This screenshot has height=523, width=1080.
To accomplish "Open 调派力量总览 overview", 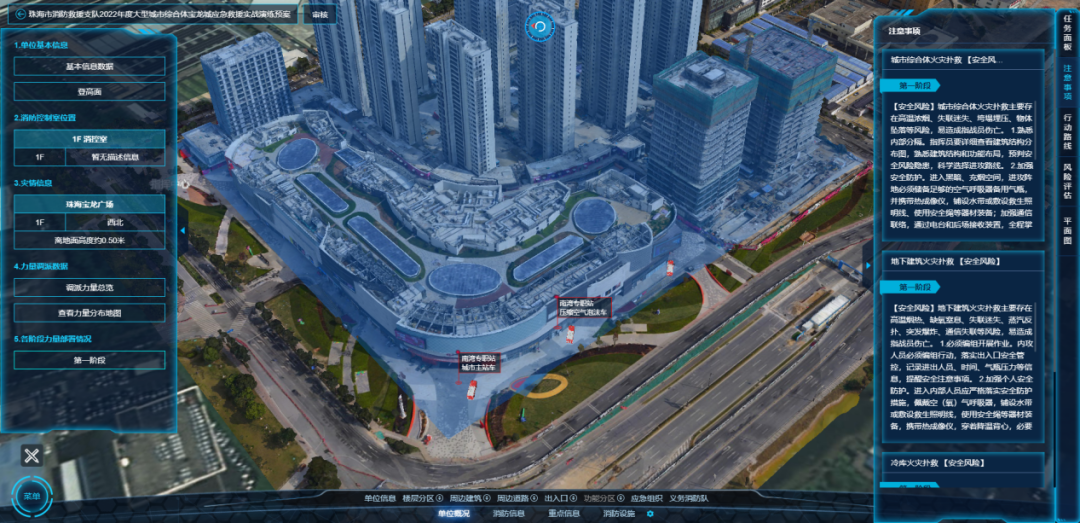I will pos(89,288).
